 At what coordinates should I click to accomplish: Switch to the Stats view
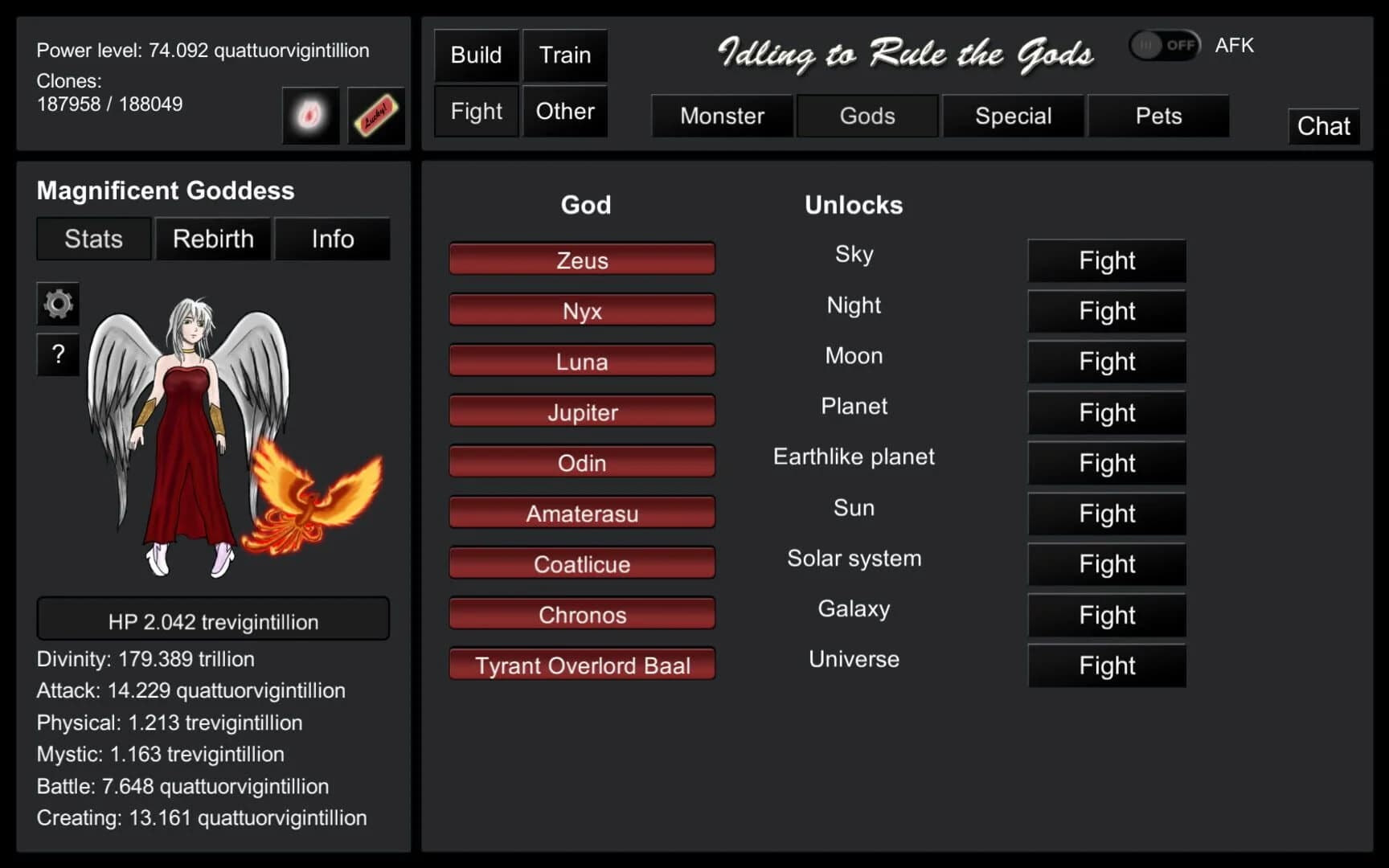click(92, 239)
